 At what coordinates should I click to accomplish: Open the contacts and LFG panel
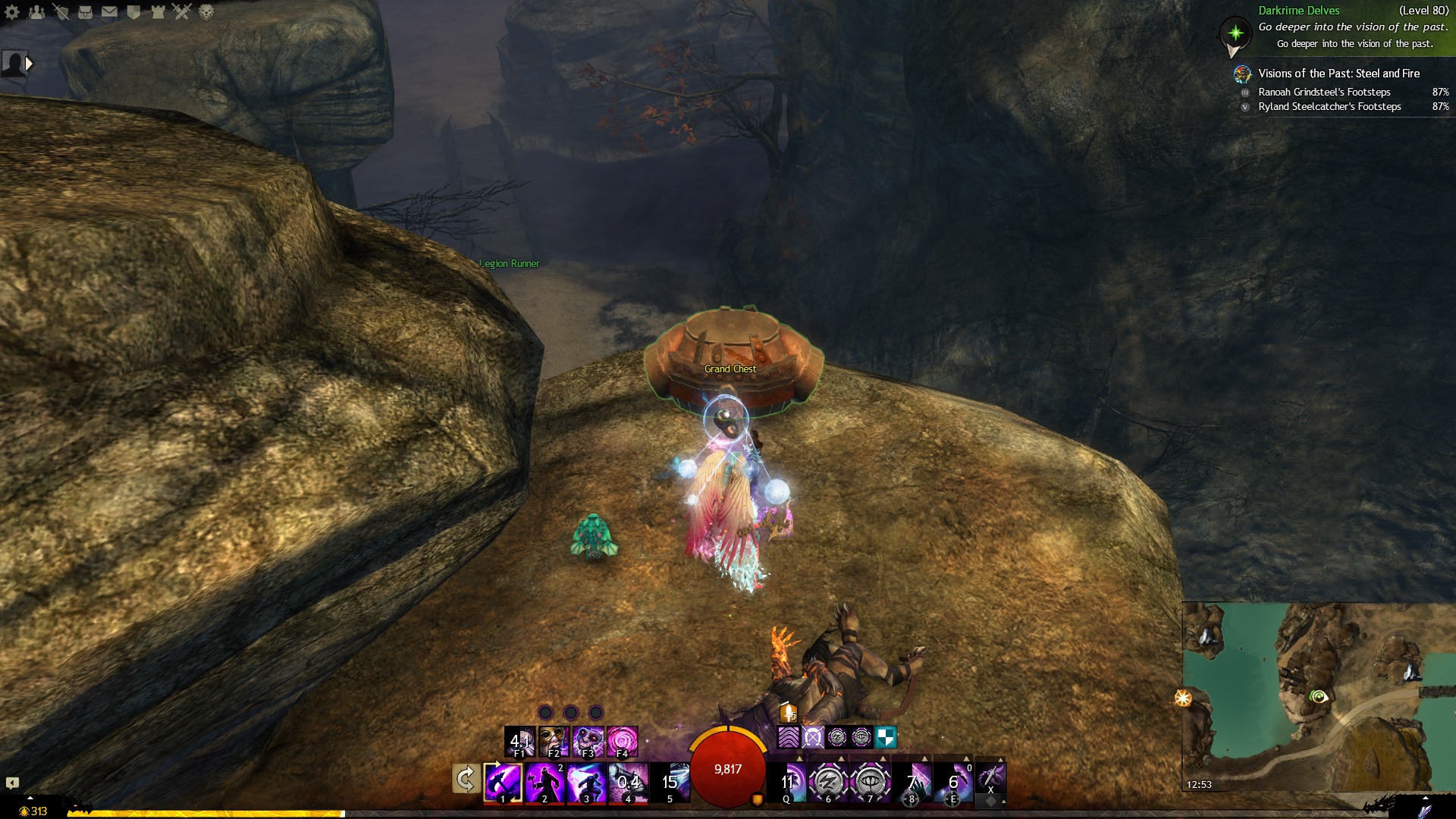(36, 12)
